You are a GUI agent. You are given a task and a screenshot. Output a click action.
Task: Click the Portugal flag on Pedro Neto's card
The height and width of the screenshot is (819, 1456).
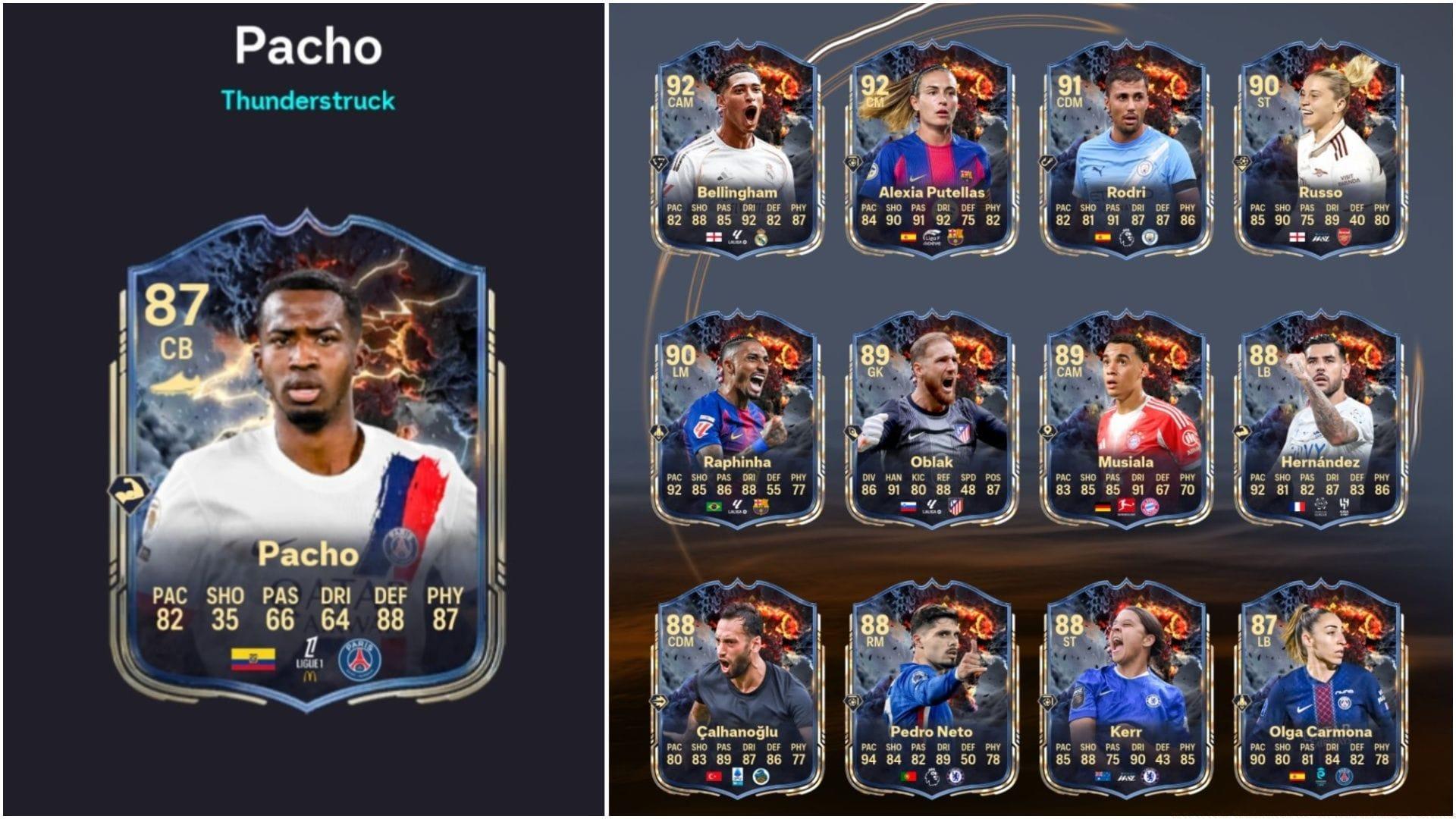907,777
